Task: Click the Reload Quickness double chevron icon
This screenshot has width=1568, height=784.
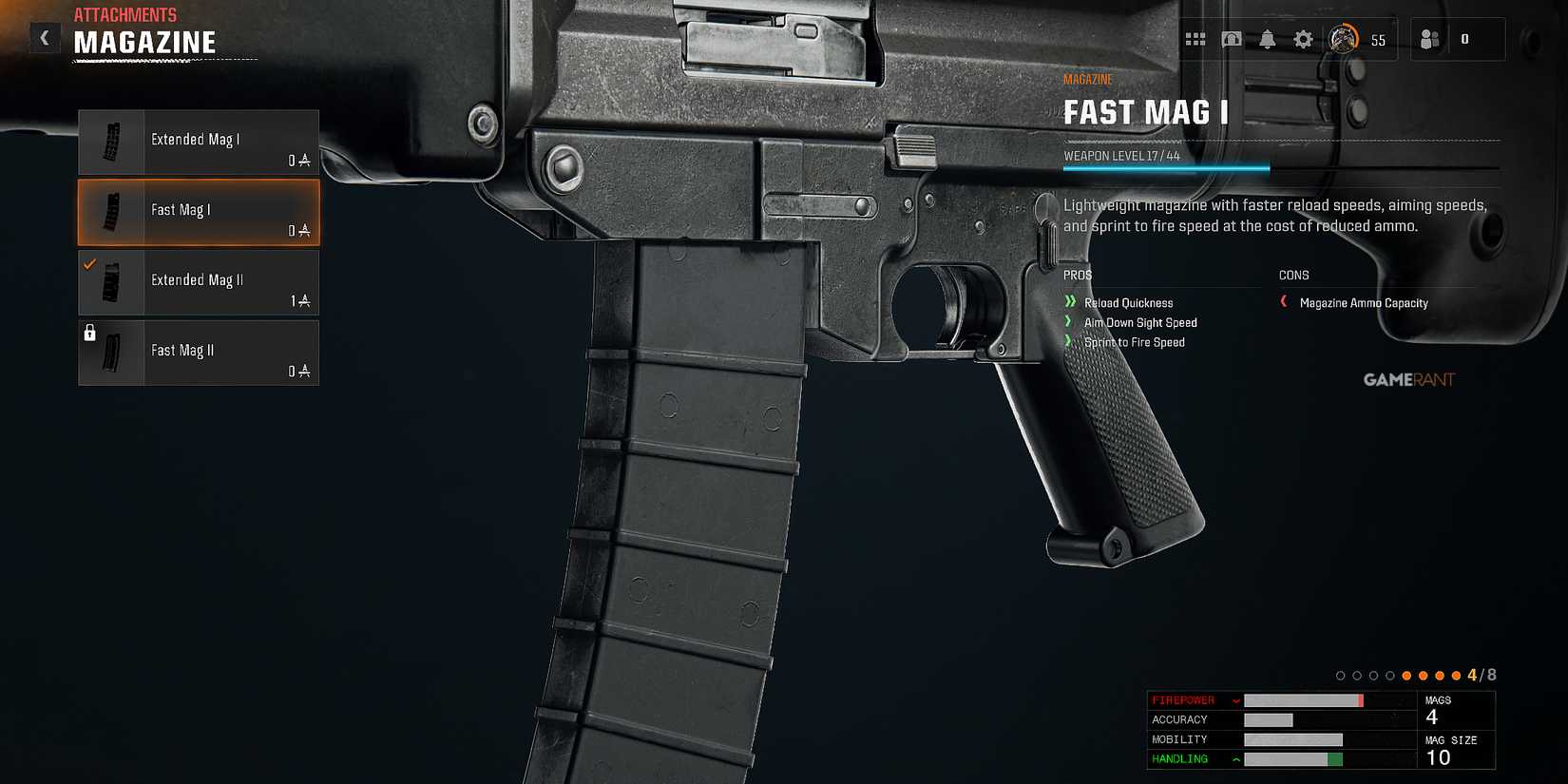Action: (1072, 302)
